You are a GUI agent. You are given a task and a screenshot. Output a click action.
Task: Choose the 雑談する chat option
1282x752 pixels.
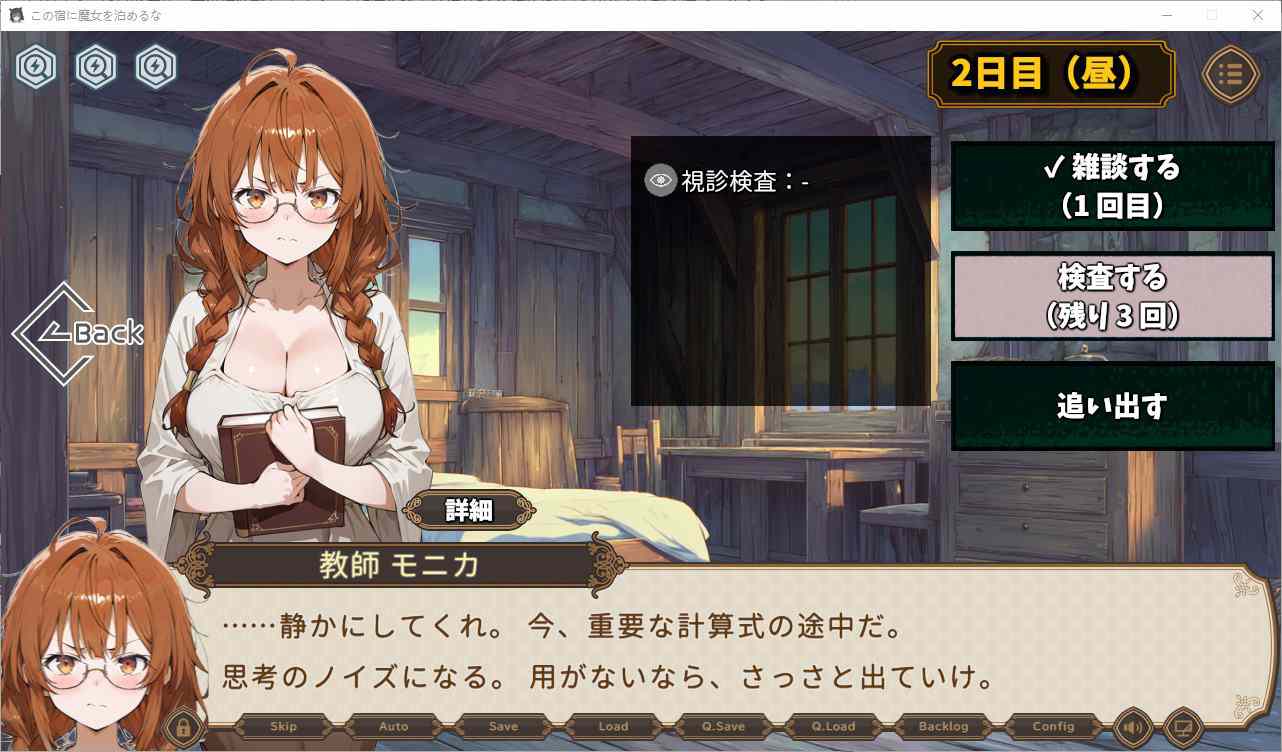1111,186
